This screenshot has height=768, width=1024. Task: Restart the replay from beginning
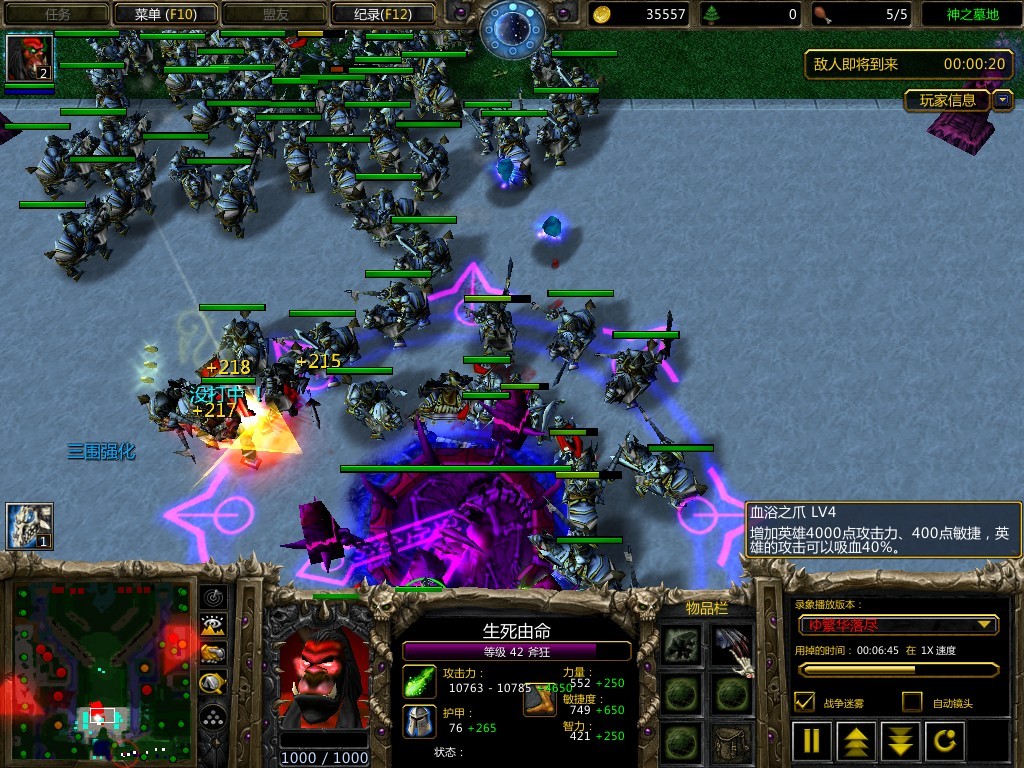pyautogui.click(x=945, y=741)
